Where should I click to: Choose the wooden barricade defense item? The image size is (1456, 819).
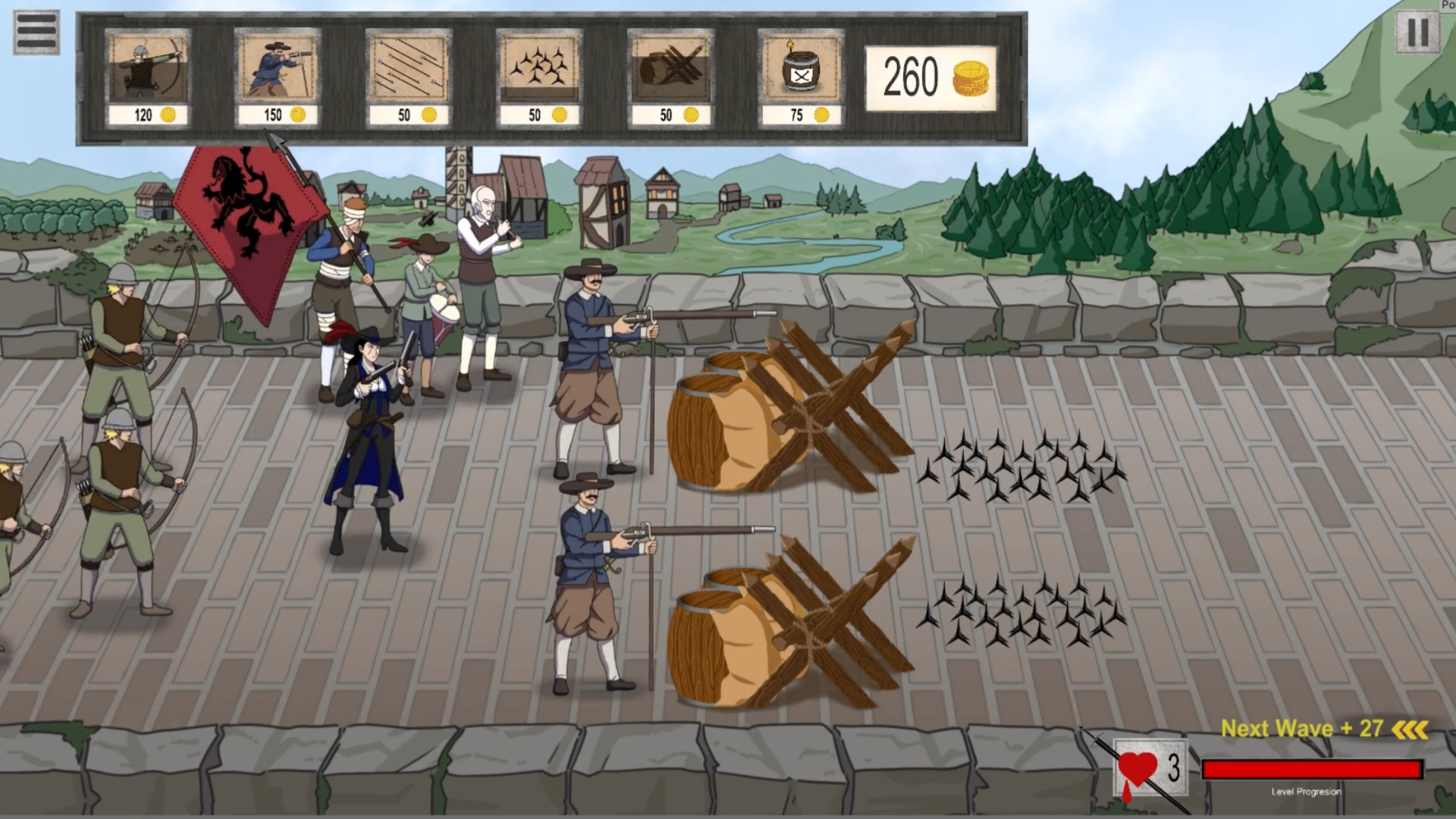coord(670,68)
